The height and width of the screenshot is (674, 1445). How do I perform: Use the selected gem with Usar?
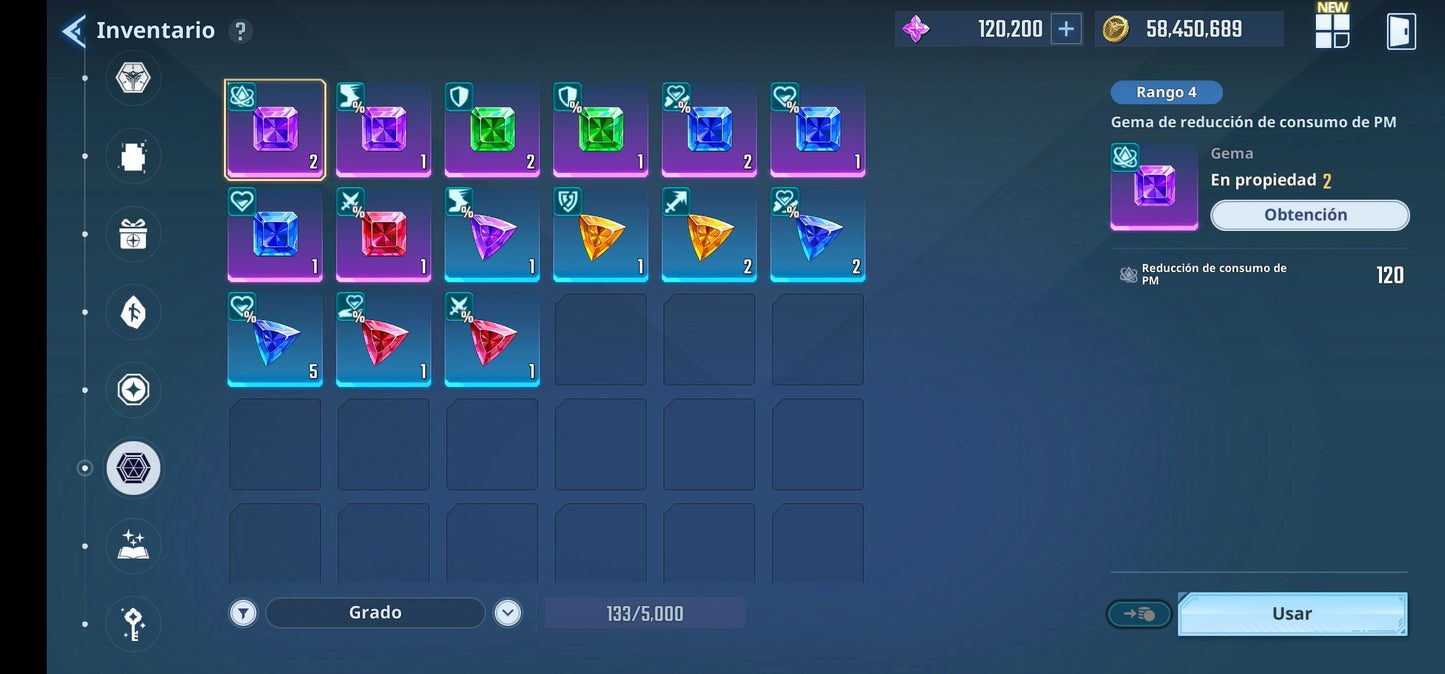tap(1292, 614)
